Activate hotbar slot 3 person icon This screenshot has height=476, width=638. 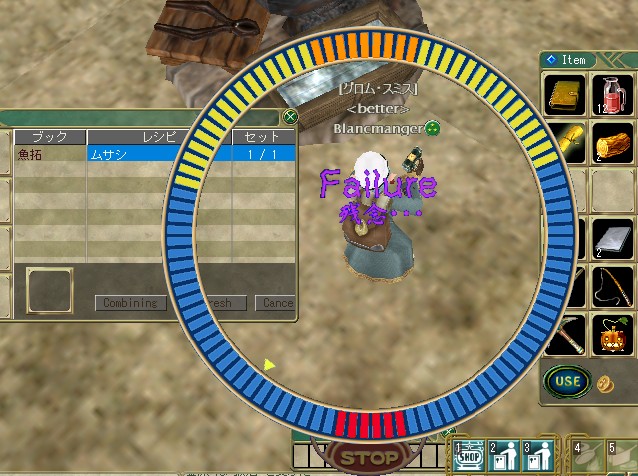coord(540,455)
